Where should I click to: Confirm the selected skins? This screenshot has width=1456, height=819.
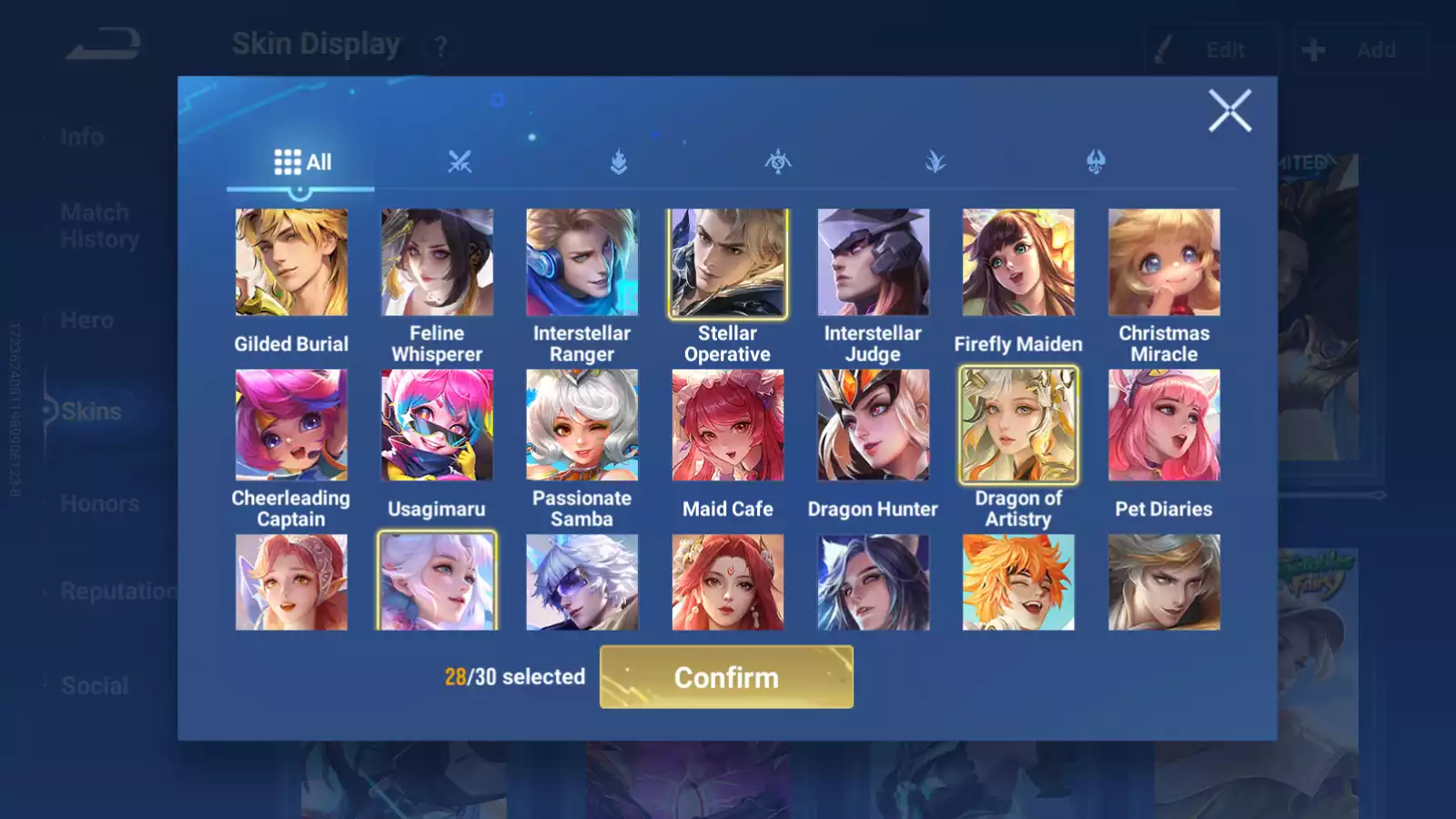click(726, 677)
